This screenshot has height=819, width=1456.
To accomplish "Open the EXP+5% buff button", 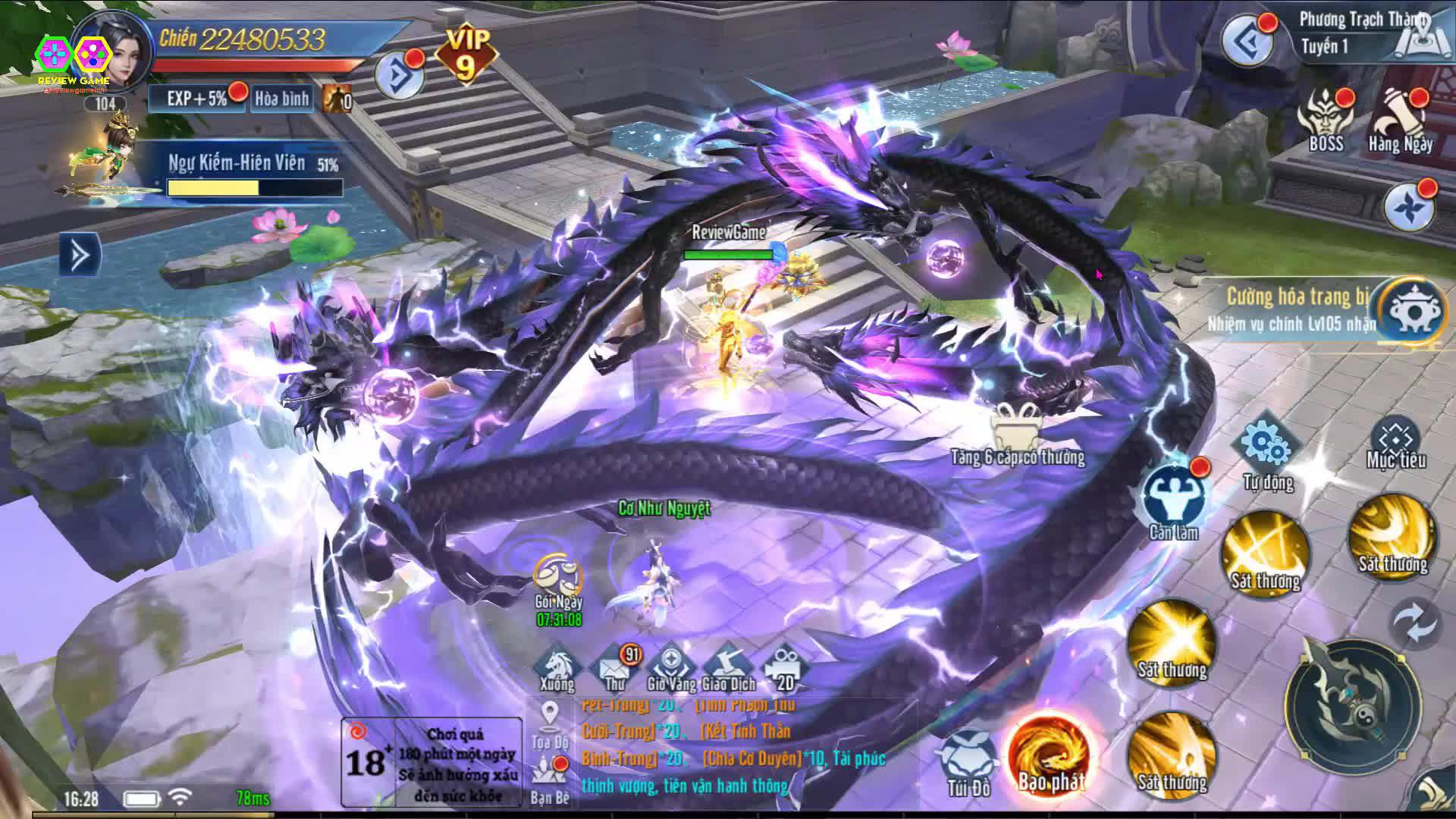I will [x=196, y=99].
